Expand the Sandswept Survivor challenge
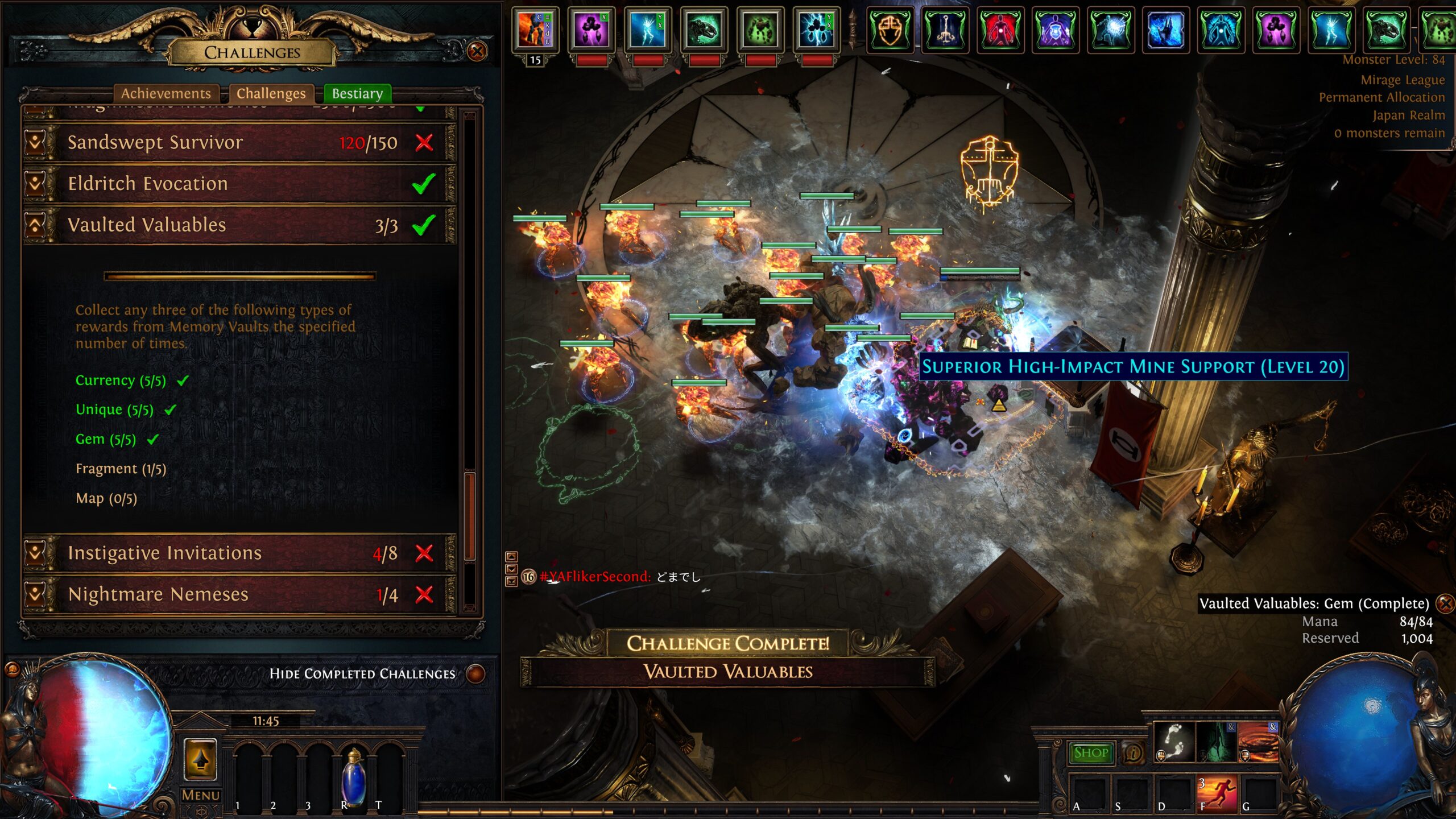Screen dimensions: 1456x819 35,142
